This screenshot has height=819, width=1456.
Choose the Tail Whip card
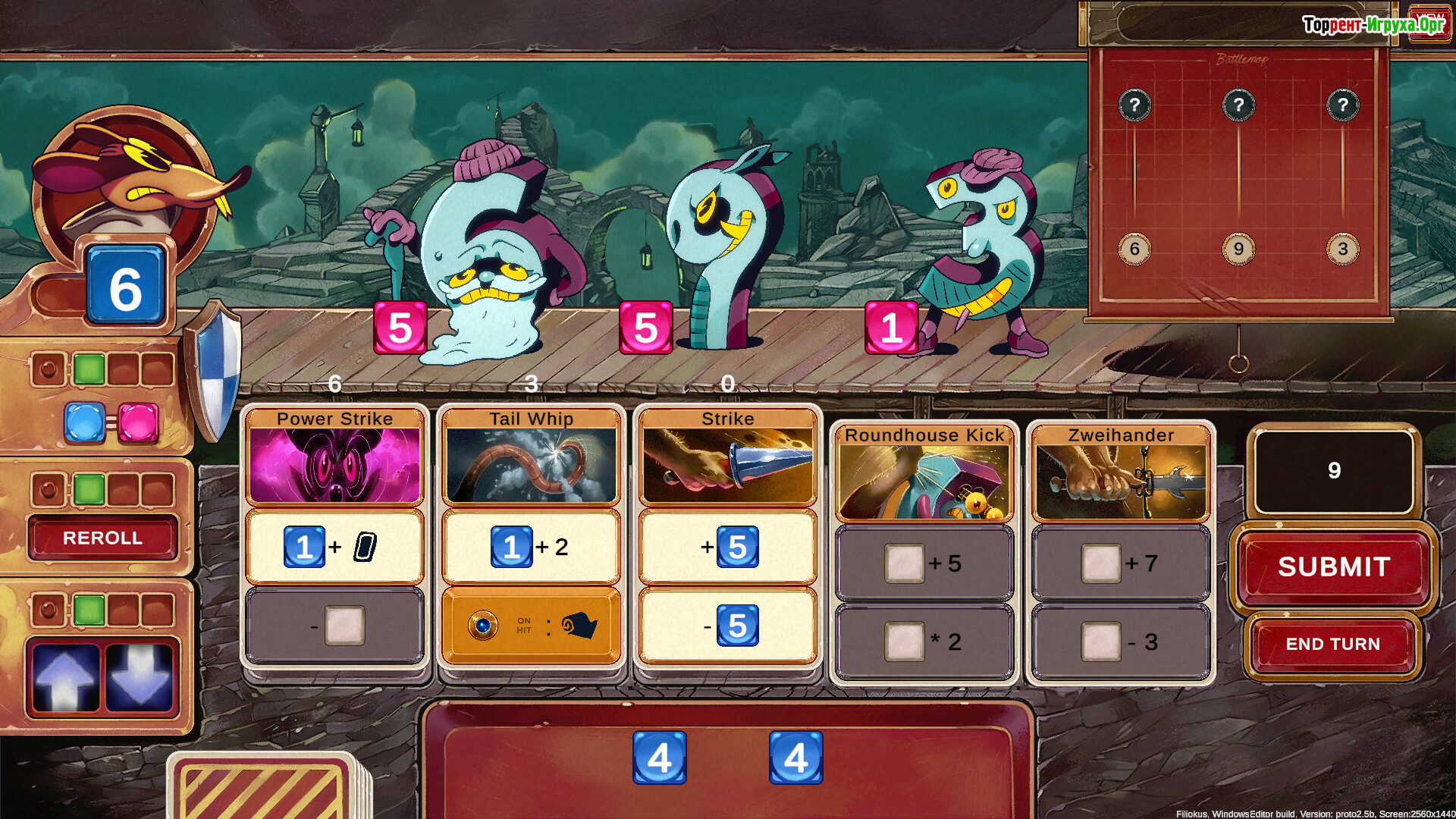pos(531,419)
